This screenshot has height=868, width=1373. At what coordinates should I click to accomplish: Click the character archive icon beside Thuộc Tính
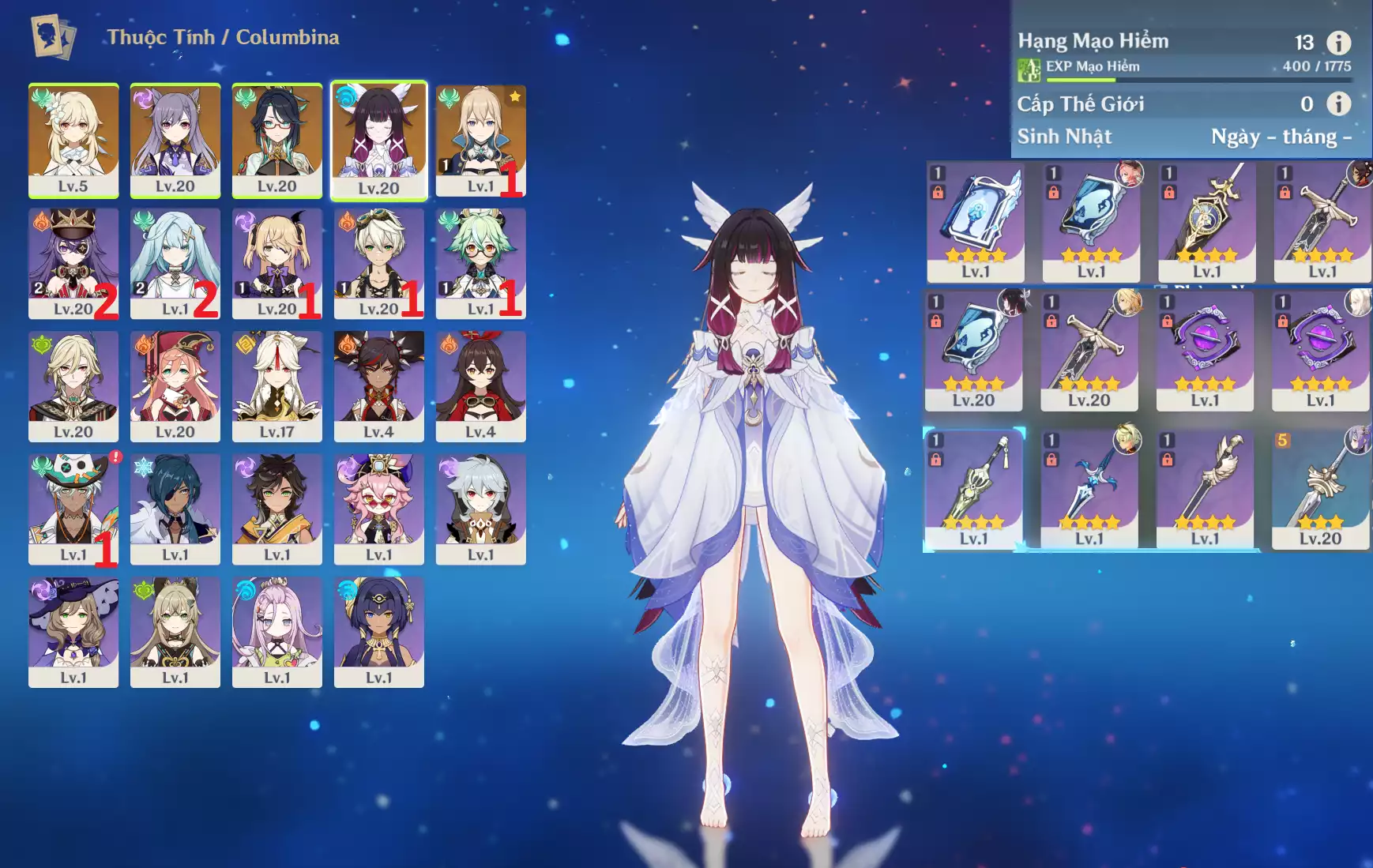coord(53,36)
